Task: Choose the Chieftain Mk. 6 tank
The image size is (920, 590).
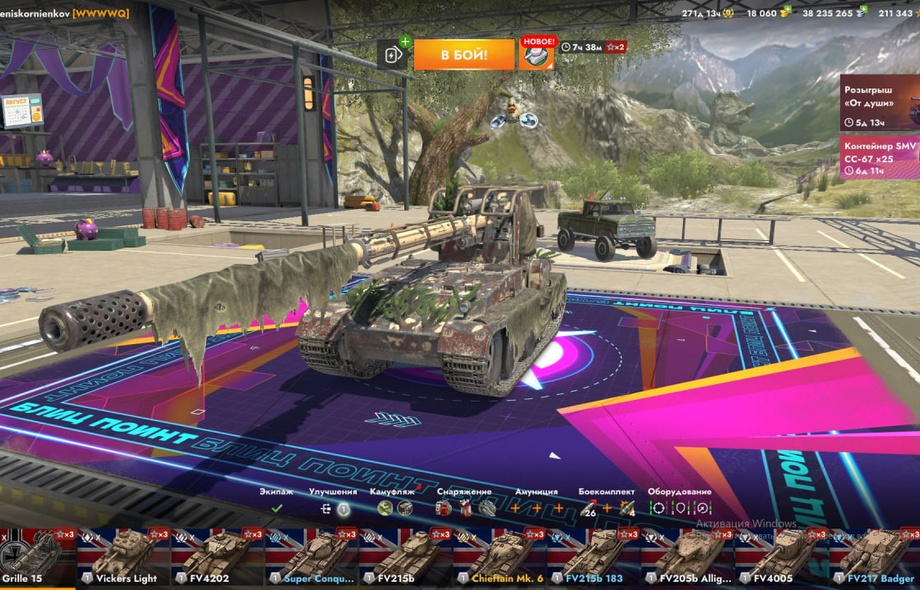Action: click(500, 556)
